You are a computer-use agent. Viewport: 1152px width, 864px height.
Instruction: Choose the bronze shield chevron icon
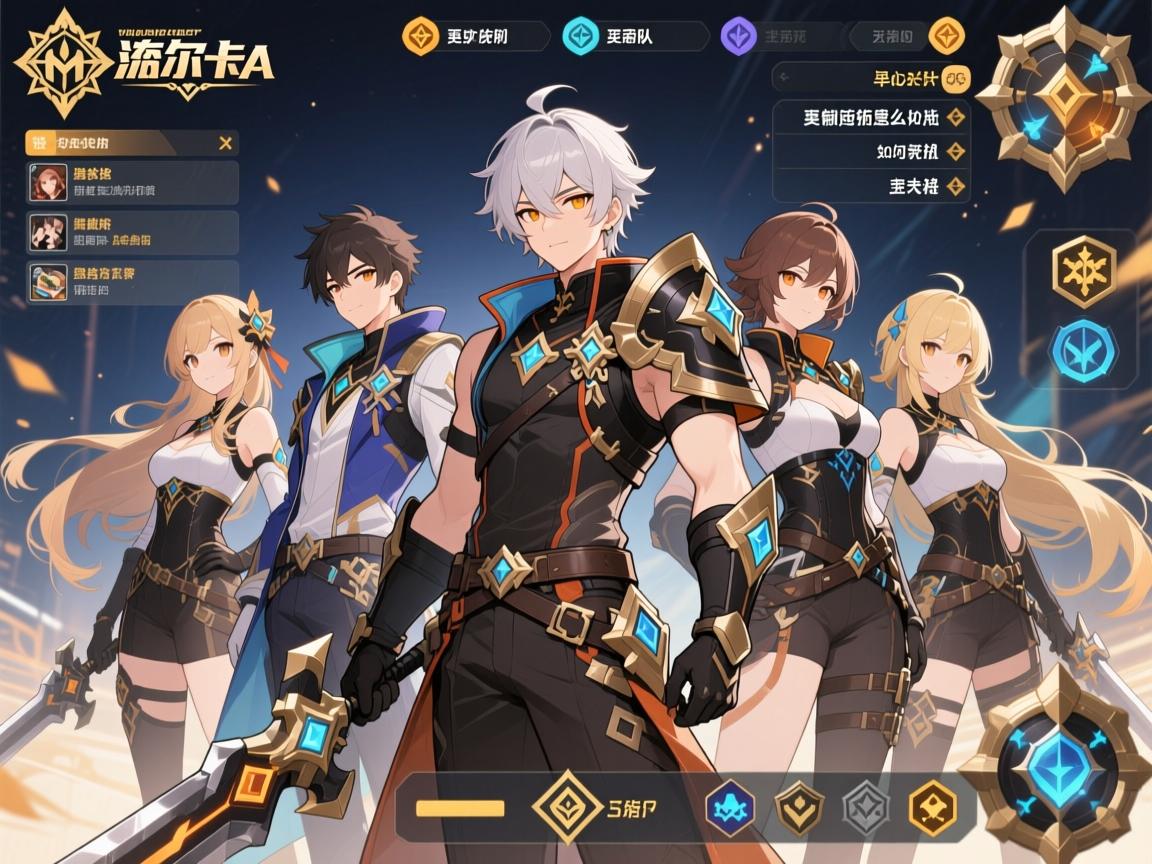point(799,808)
